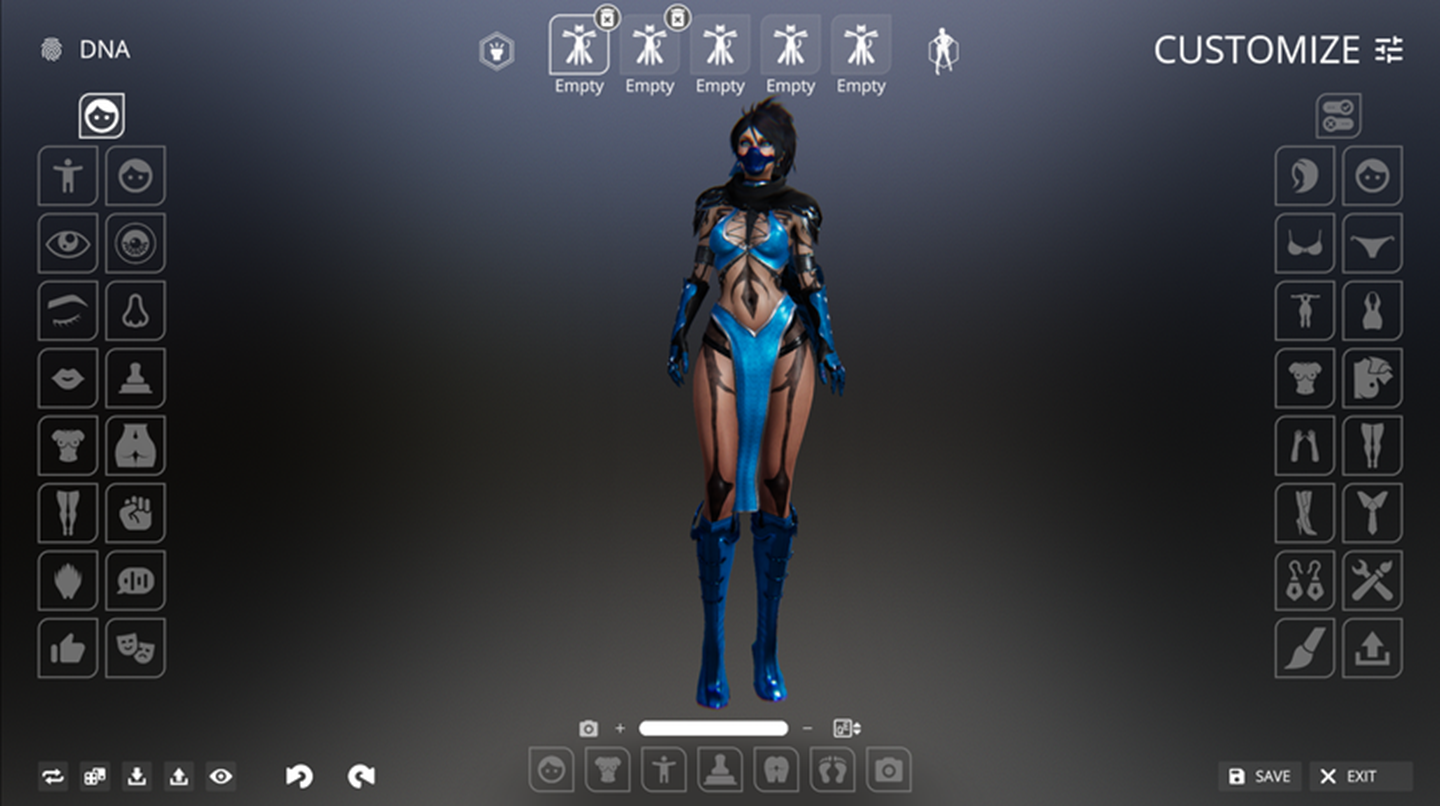This screenshot has height=806, width=1440.
Task: Open the panties selection panel
Action: (1372, 243)
